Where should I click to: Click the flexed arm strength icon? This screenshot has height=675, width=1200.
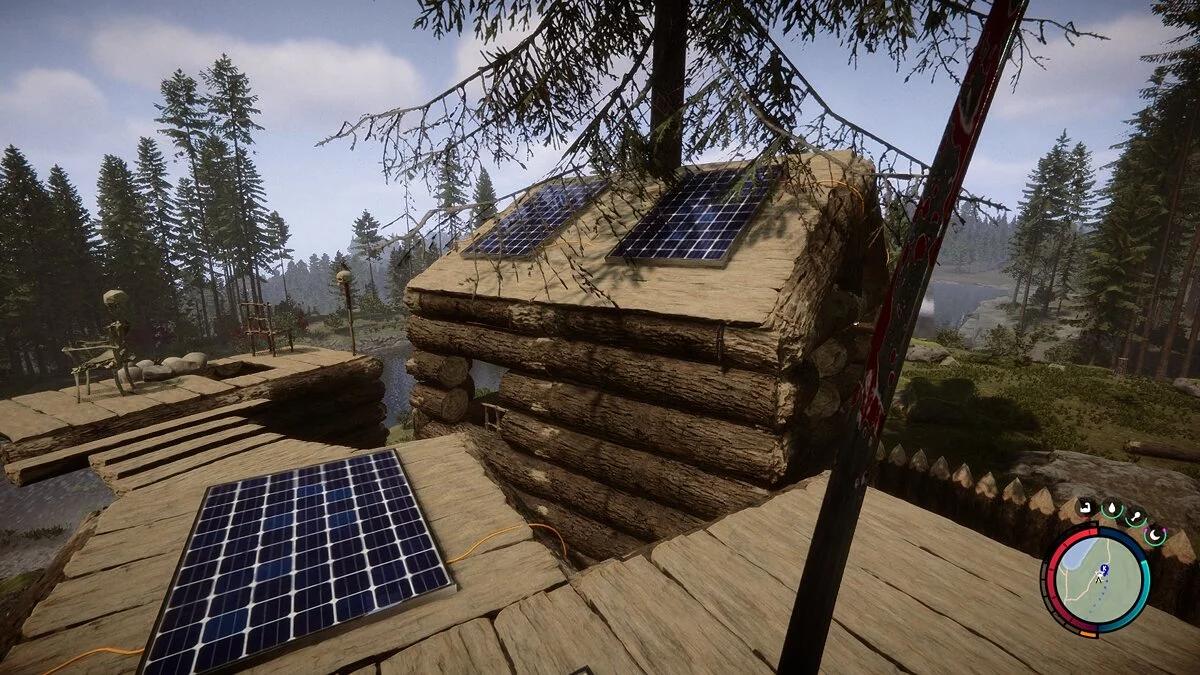pyautogui.click(x=1087, y=506)
